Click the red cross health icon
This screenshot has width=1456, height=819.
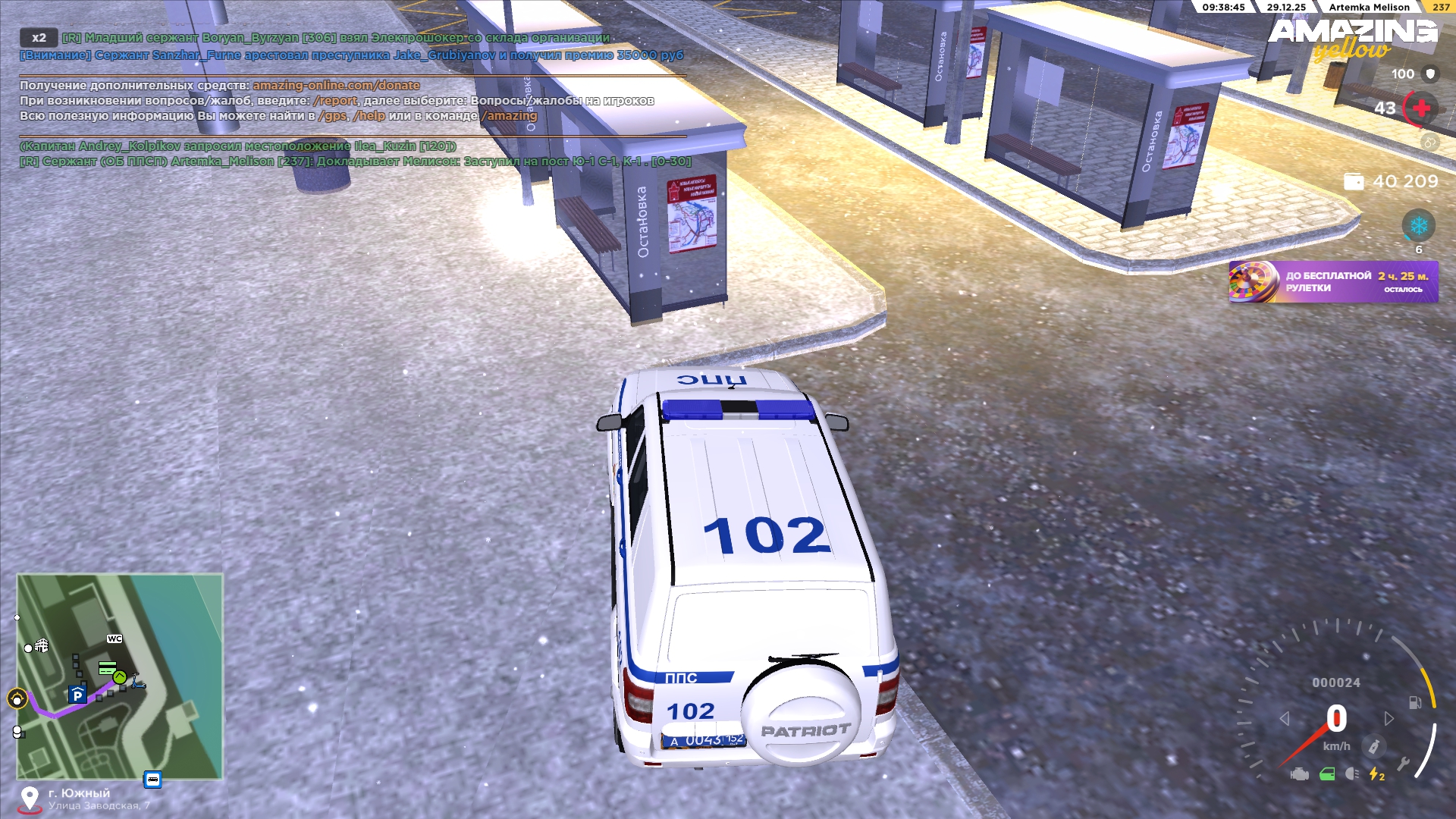1421,108
